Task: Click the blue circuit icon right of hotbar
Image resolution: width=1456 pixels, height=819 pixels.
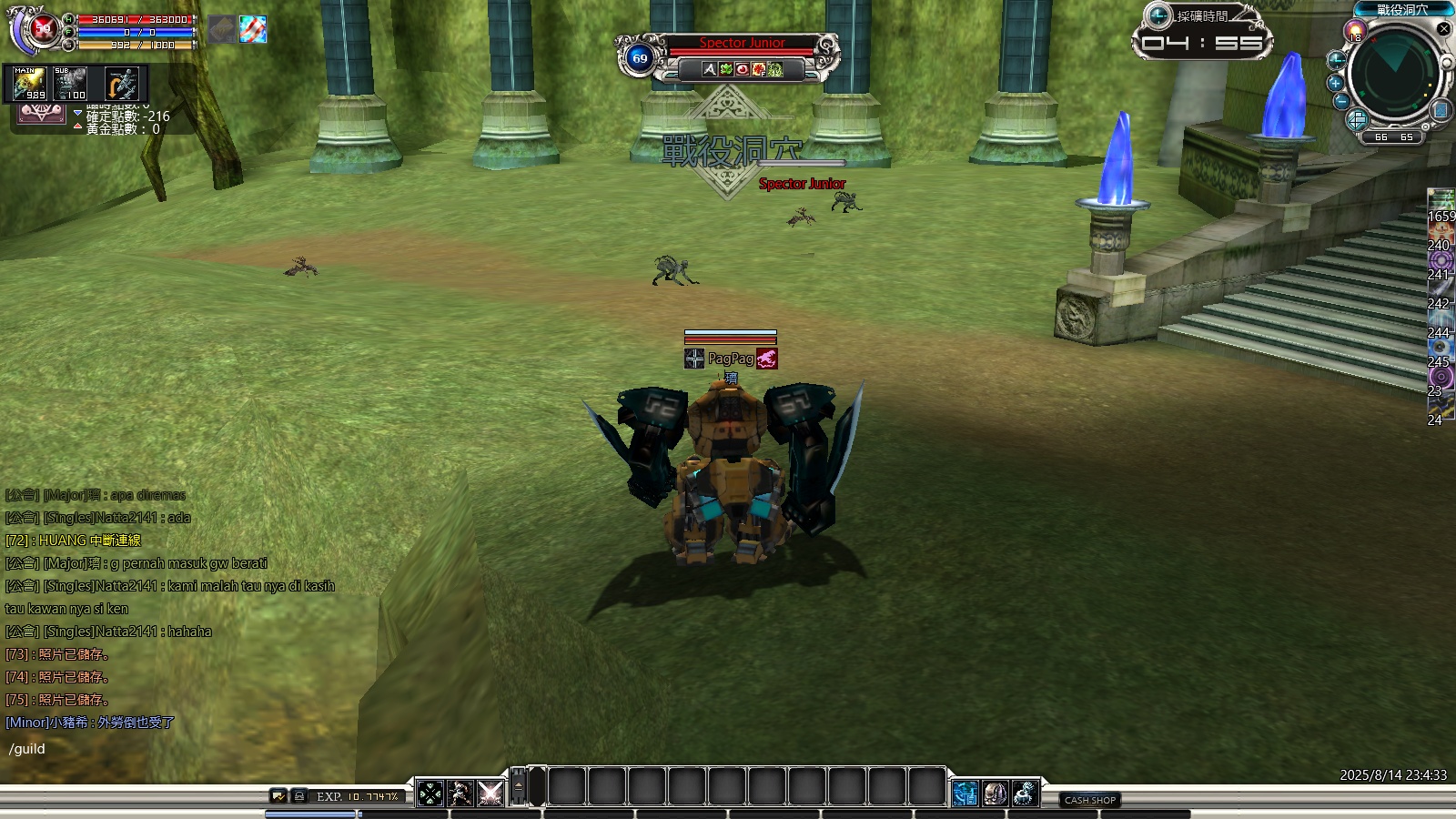Action: (x=965, y=794)
